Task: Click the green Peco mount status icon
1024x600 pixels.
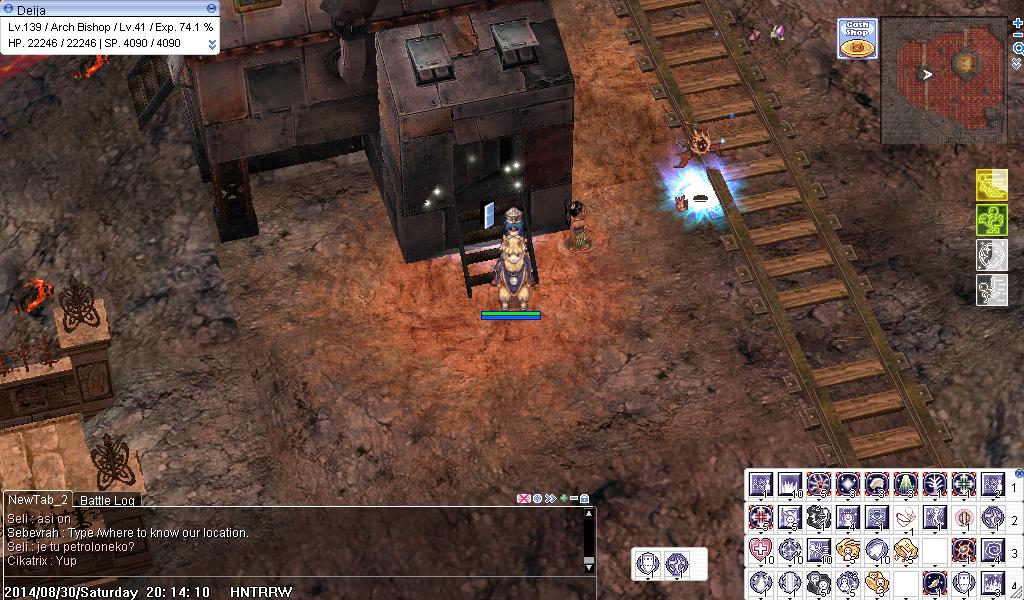Action: (x=991, y=220)
